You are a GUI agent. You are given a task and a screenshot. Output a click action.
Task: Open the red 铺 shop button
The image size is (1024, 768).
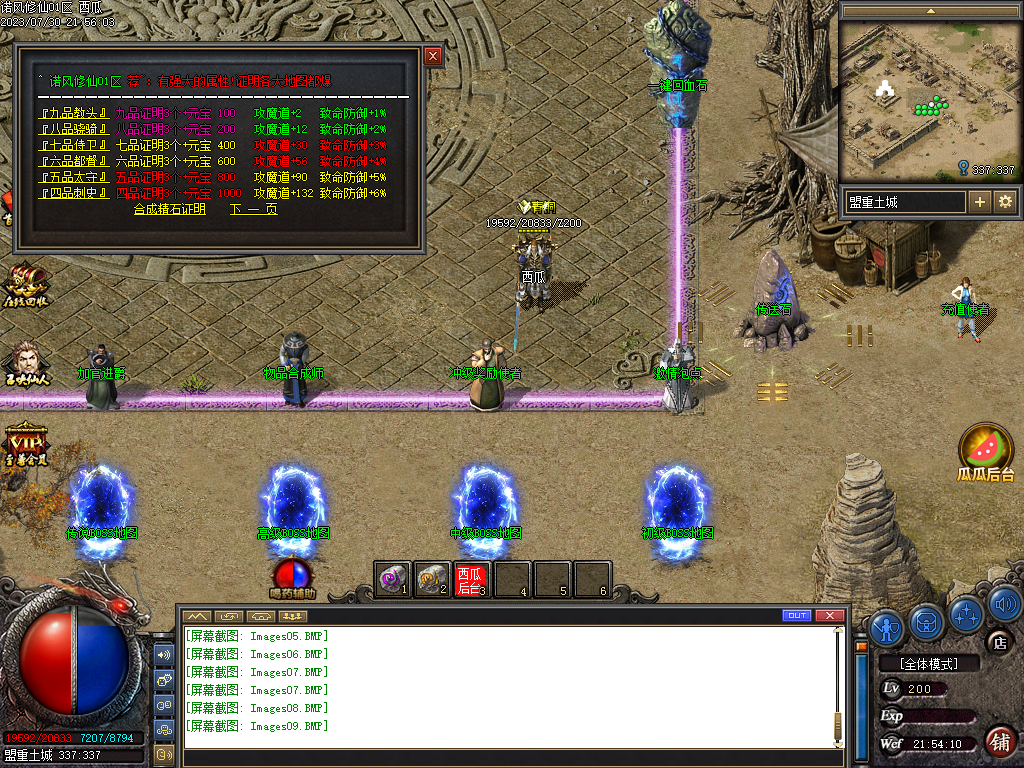tap(1000, 741)
